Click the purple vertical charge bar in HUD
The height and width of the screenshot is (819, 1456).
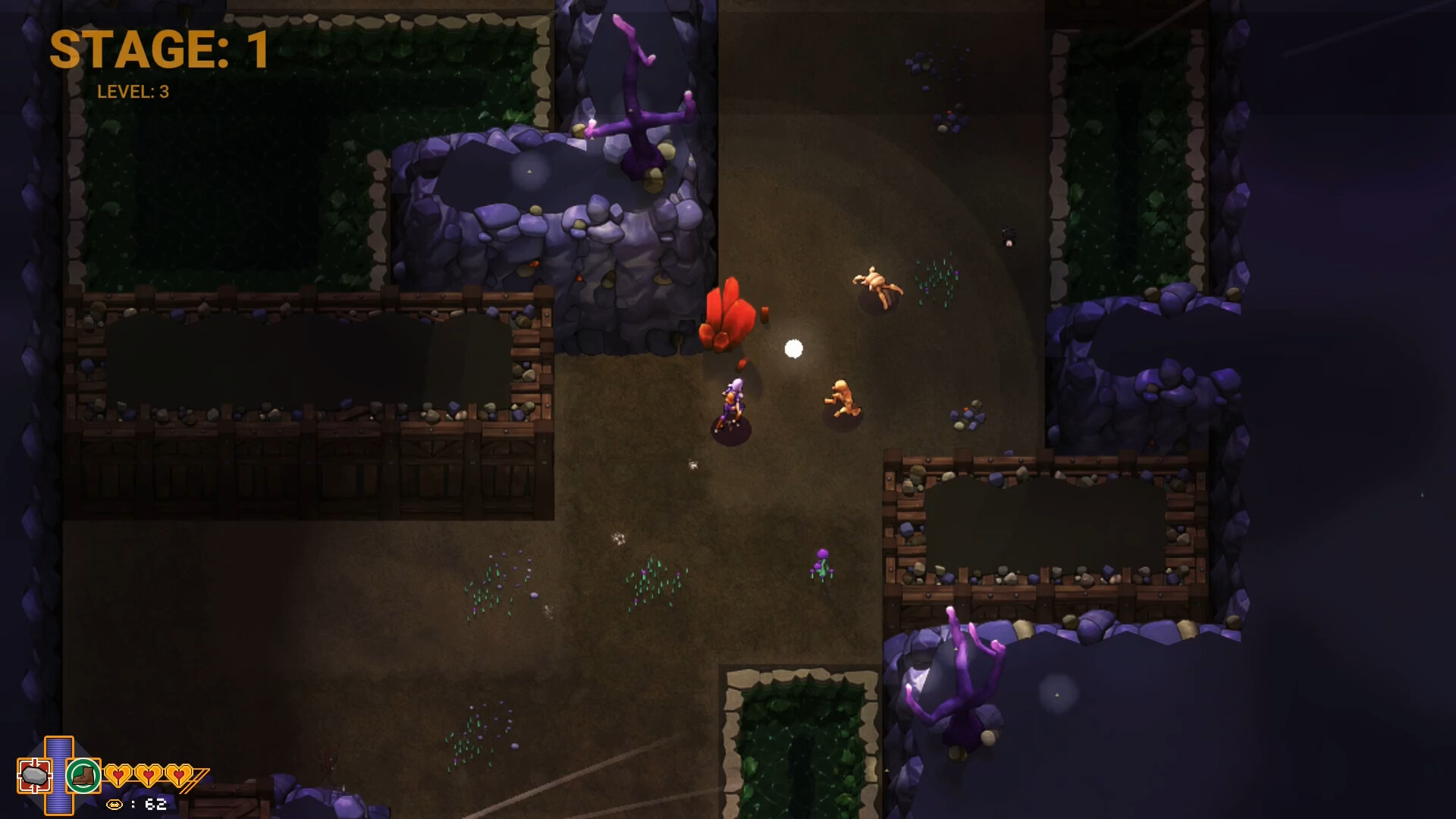coord(59,781)
